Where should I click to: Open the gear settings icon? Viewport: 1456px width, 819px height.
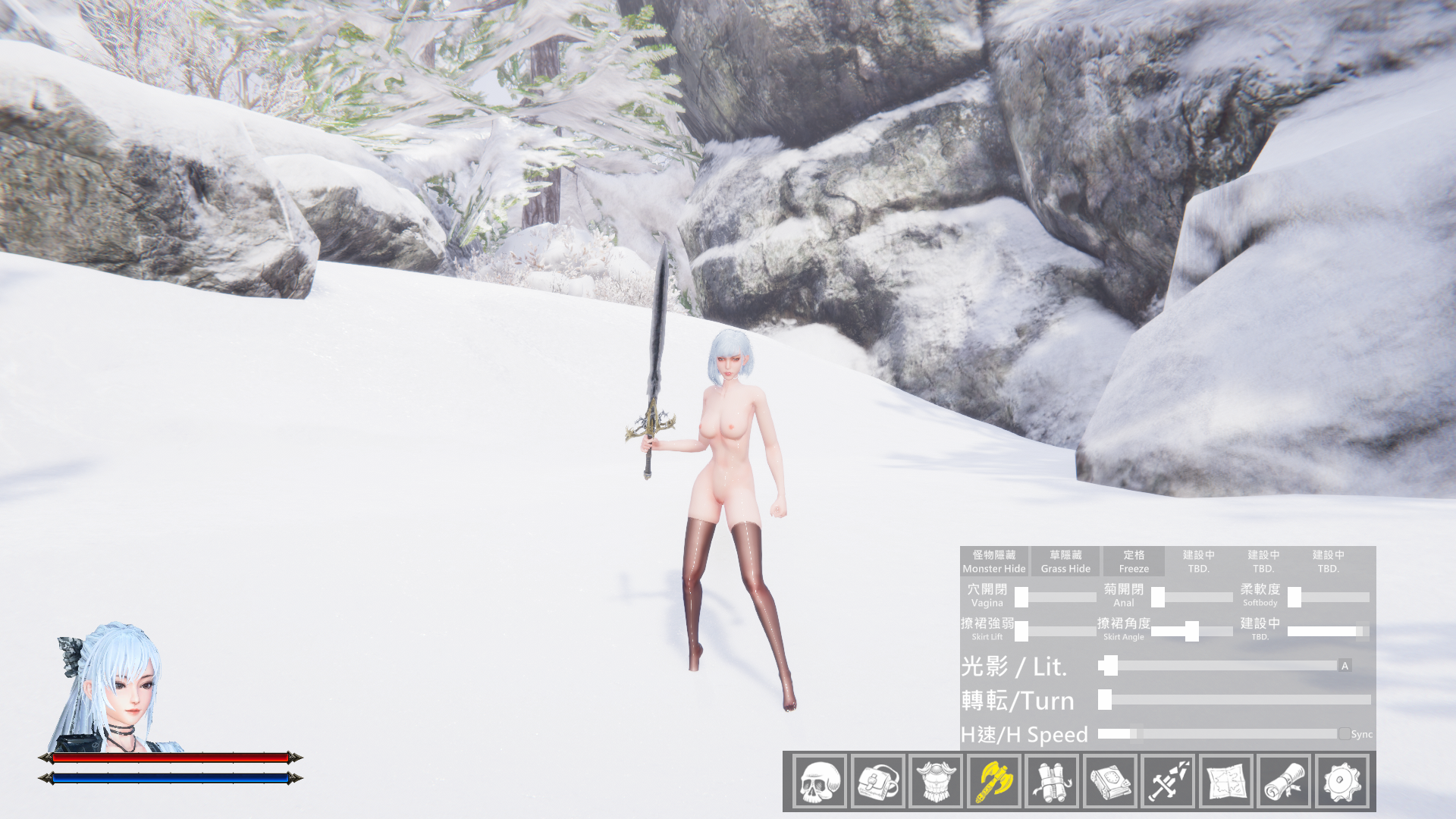tap(1343, 781)
